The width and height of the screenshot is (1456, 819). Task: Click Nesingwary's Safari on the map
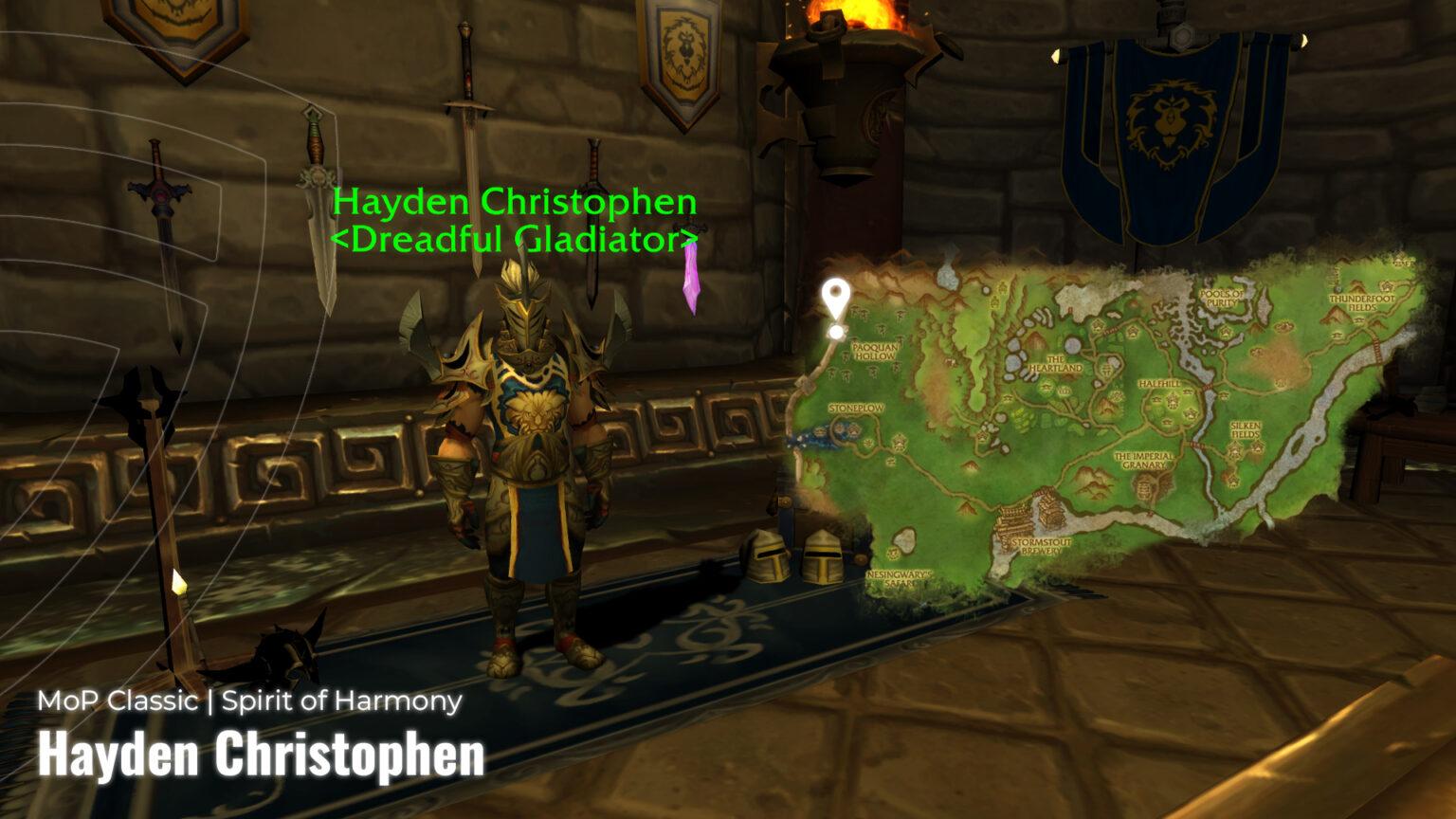(900, 576)
